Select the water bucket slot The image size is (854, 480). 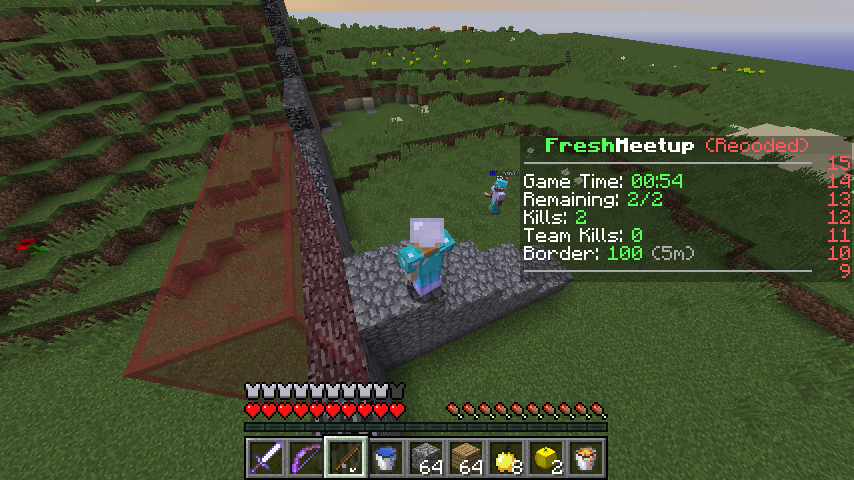(x=385, y=459)
